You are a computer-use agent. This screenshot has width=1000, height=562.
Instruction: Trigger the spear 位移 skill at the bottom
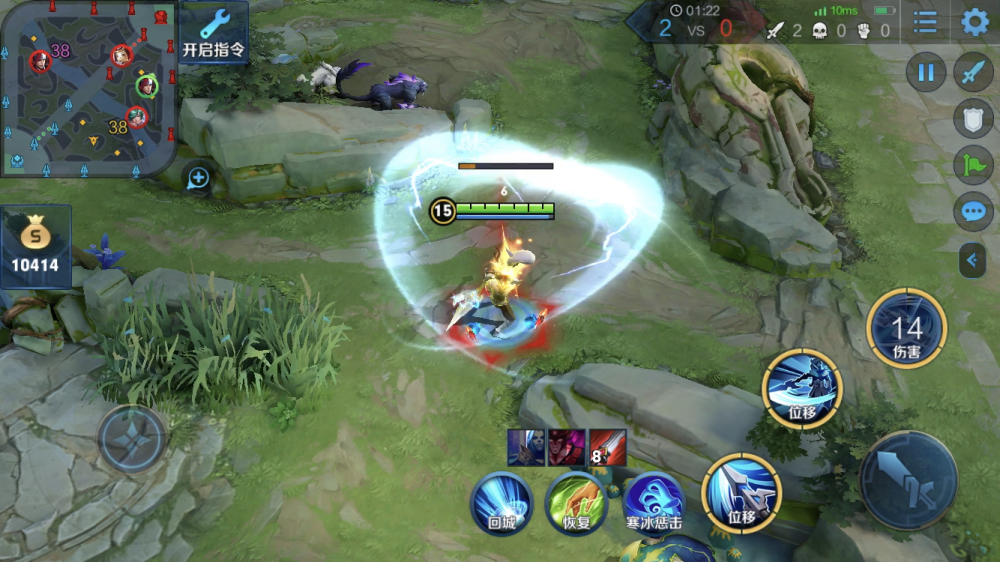click(741, 492)
